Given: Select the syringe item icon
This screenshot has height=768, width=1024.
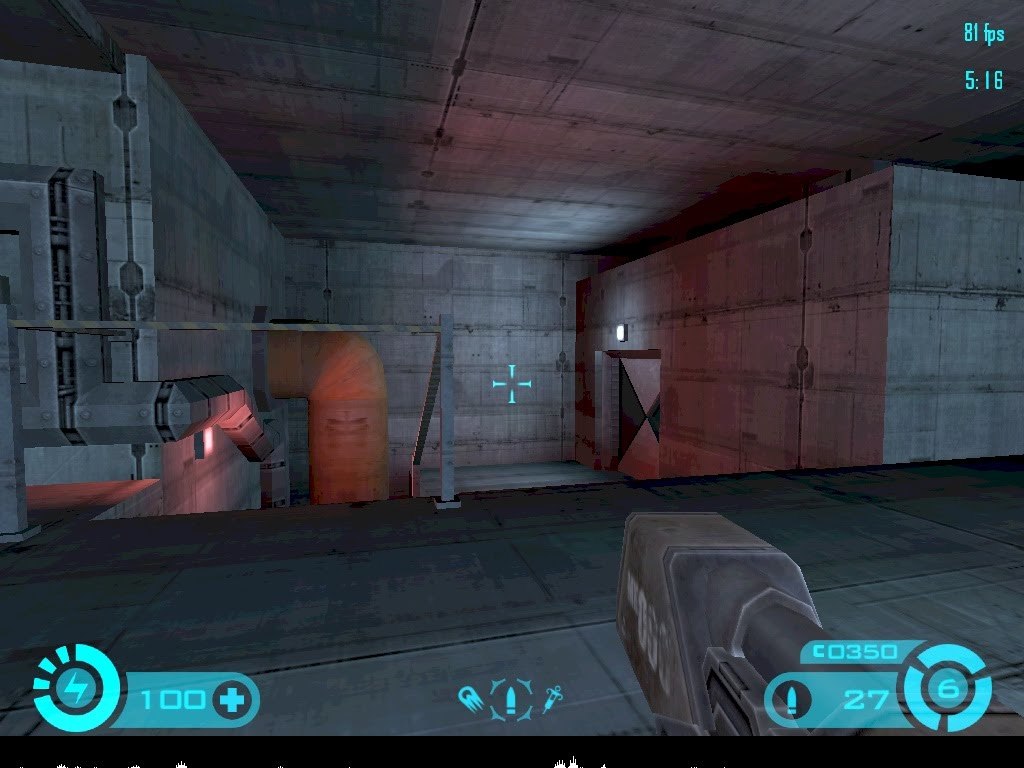Looking at the screenshot, I should click(x=551, y=697).
